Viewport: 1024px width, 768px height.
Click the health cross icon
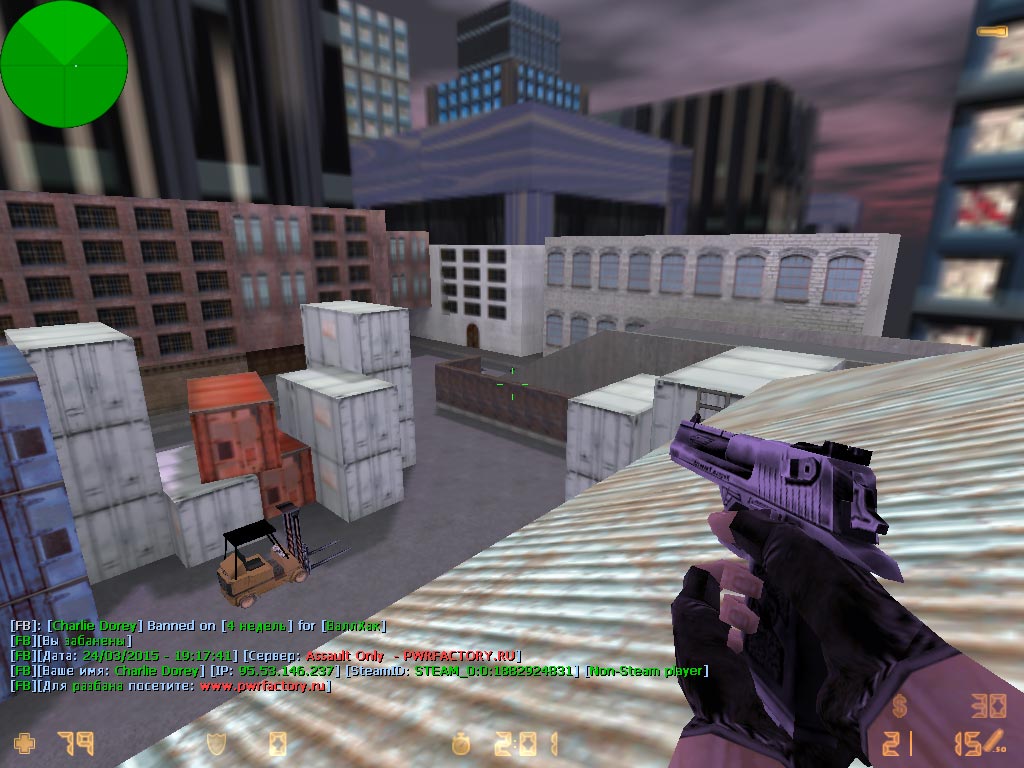click(x=23, y=743)
